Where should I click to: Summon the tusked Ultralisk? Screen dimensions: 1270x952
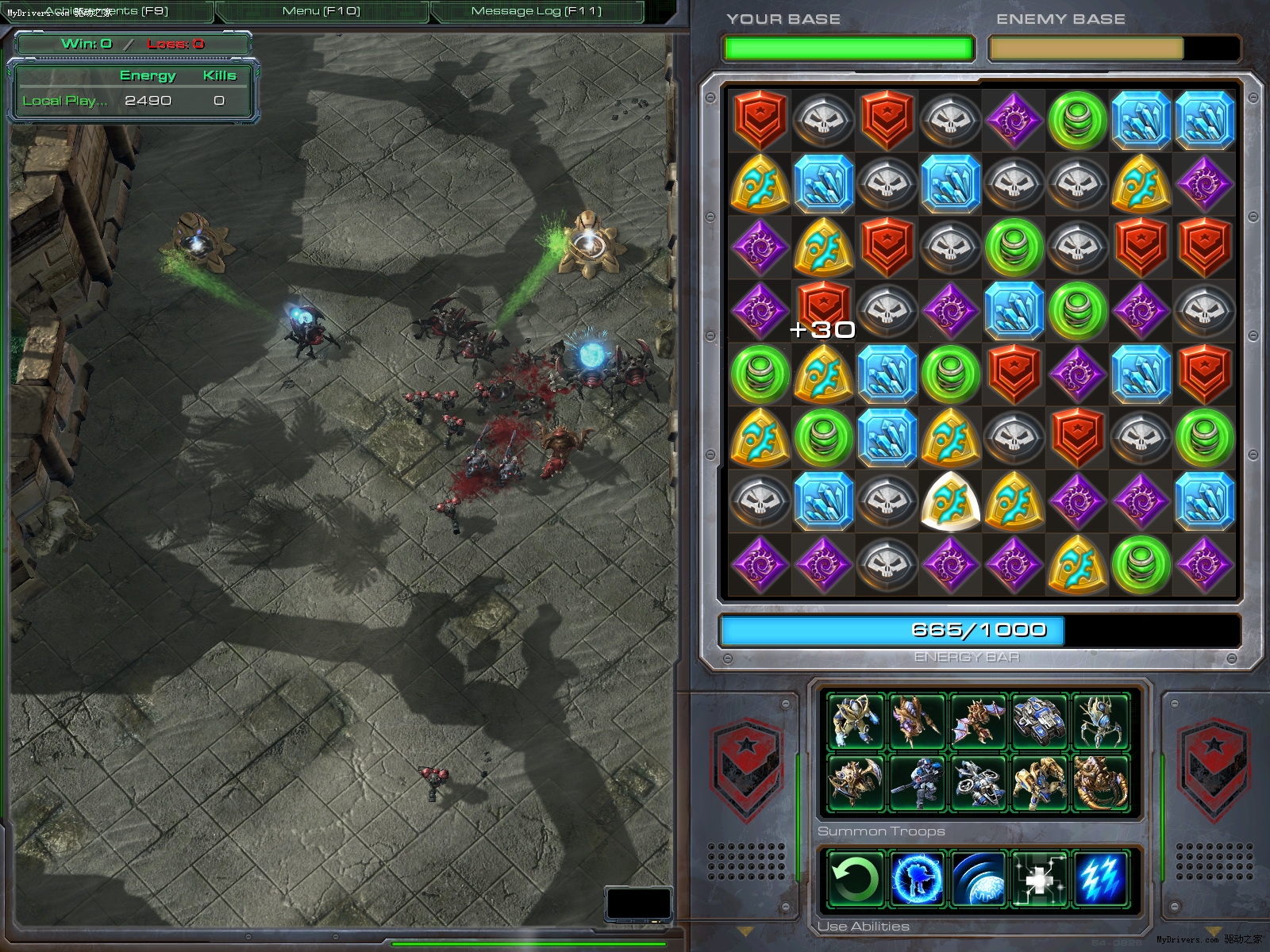1100,782
